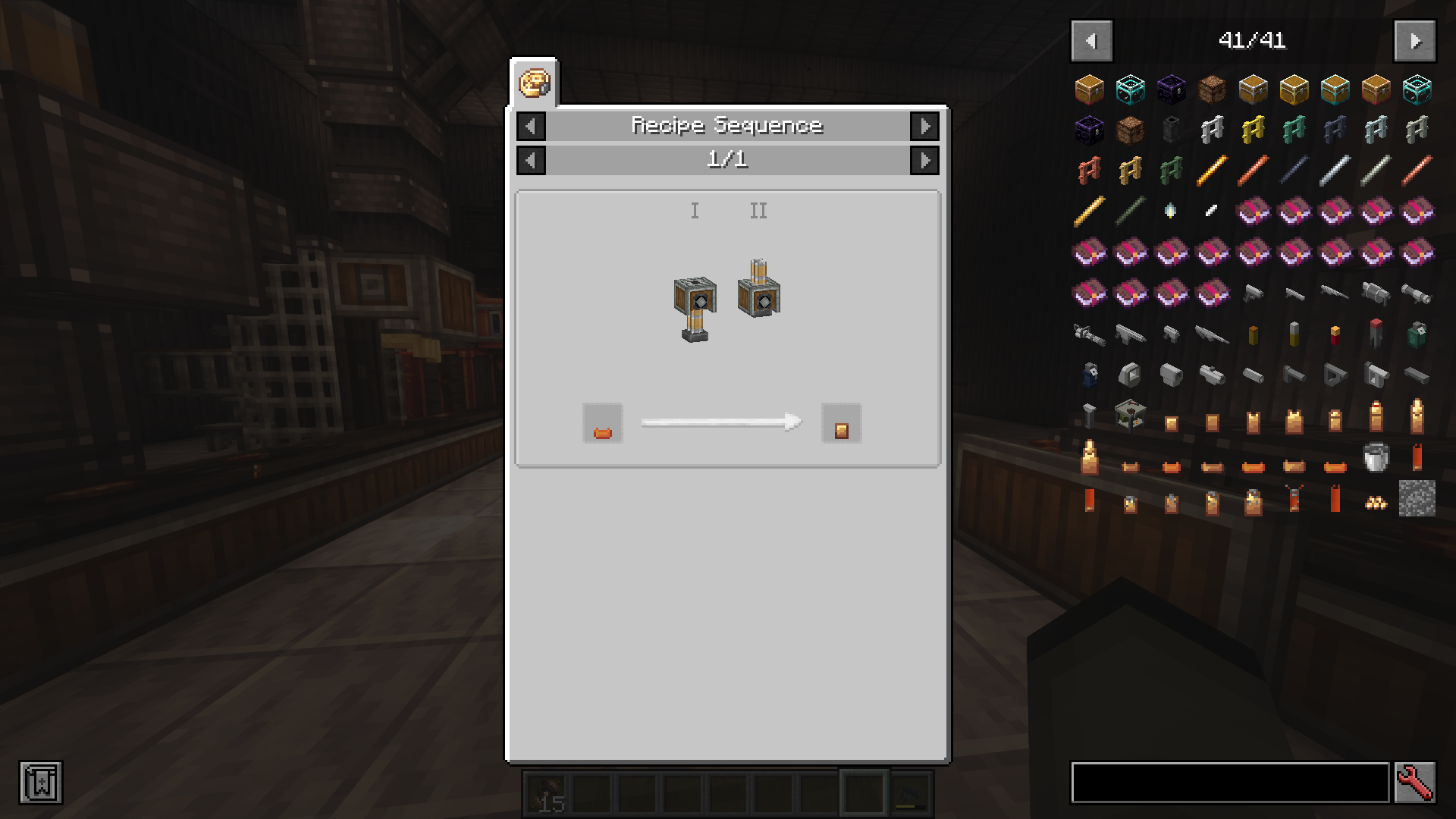Select the blue gun stand attachment item
1456x819 pixels.
point(1090,375)
